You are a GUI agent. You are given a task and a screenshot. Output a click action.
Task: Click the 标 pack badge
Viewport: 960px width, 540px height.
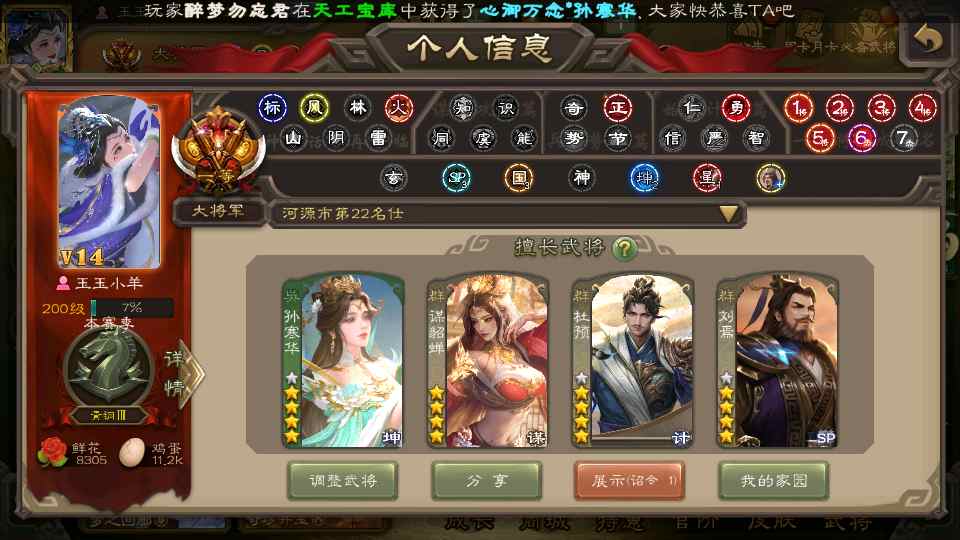pos(271,107)
